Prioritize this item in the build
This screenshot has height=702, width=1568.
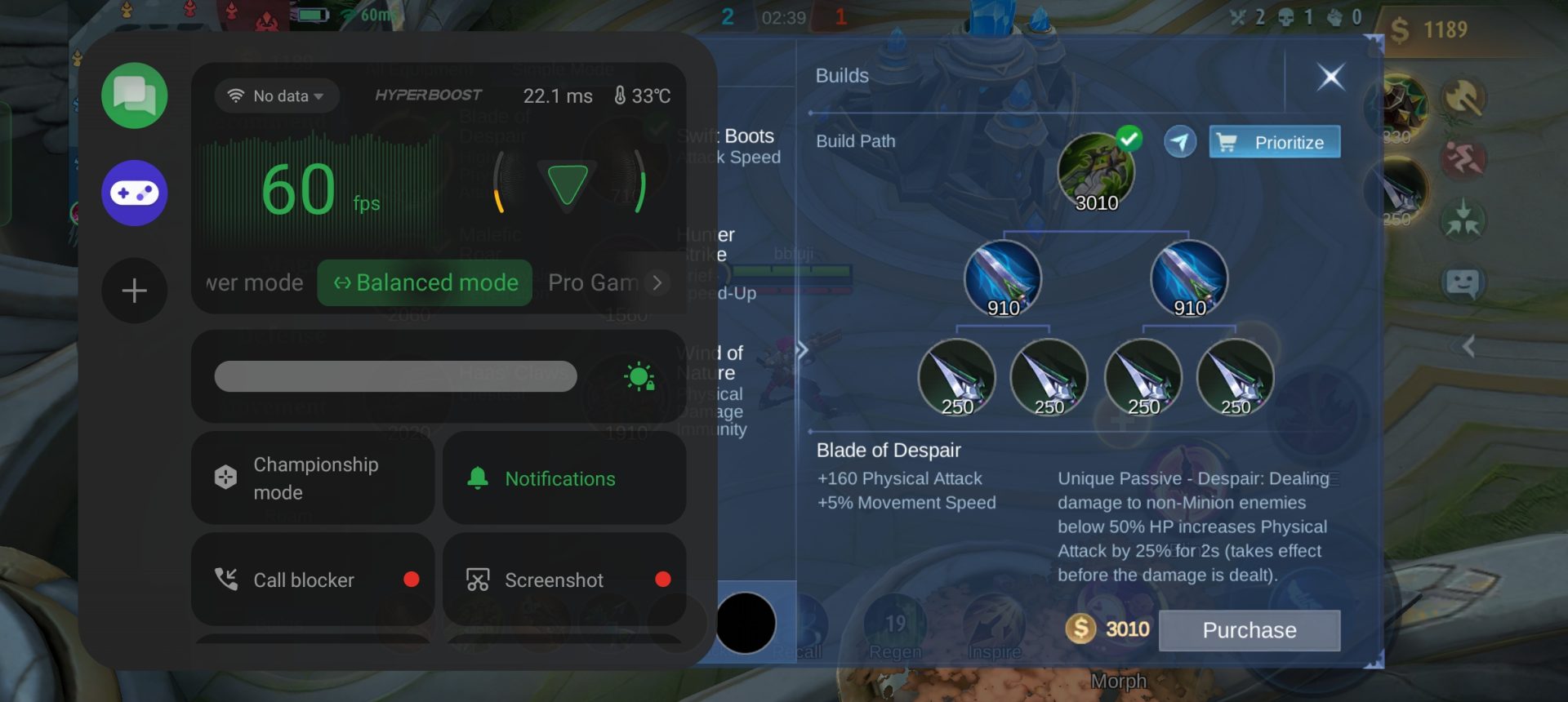coord(1274,142)
